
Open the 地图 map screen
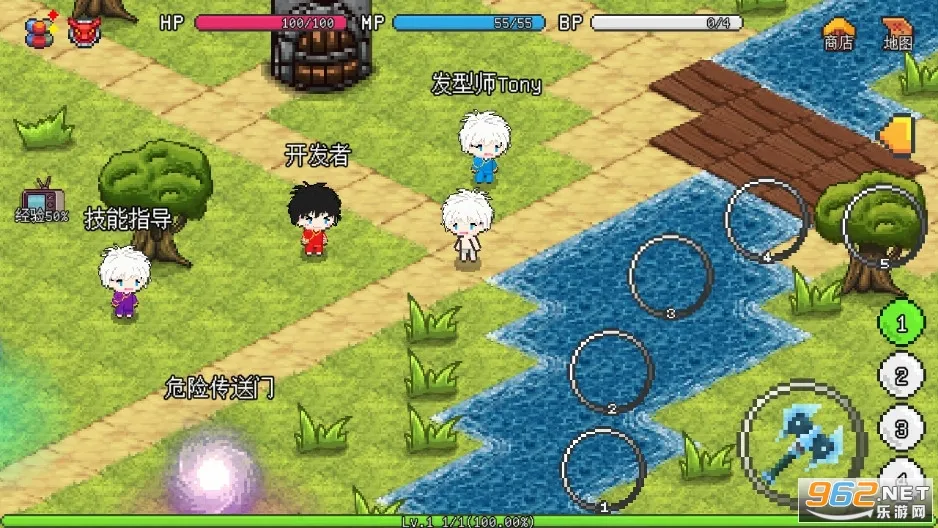897,33
